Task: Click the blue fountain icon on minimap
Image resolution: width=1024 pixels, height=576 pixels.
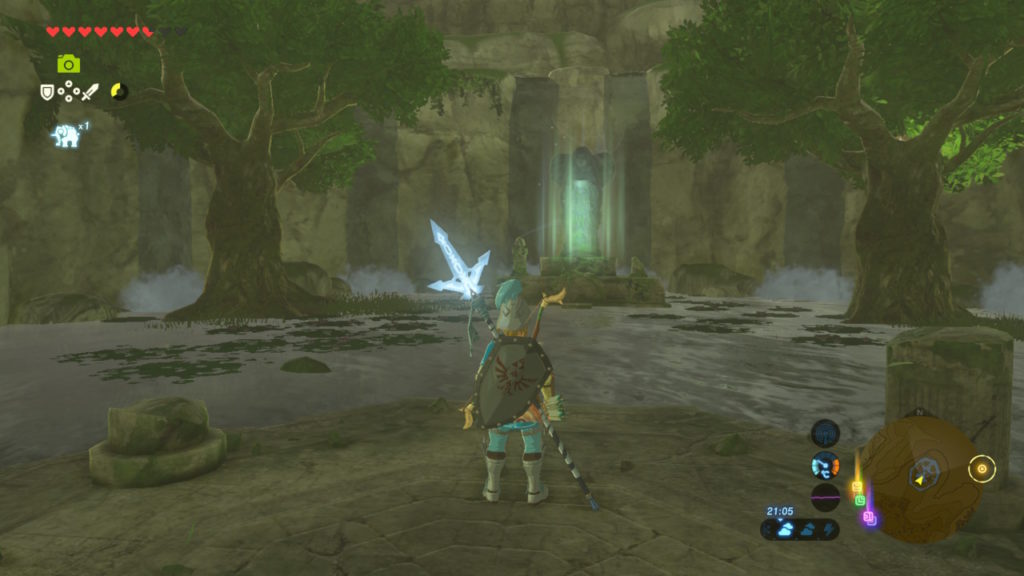Action: [927, 468]
